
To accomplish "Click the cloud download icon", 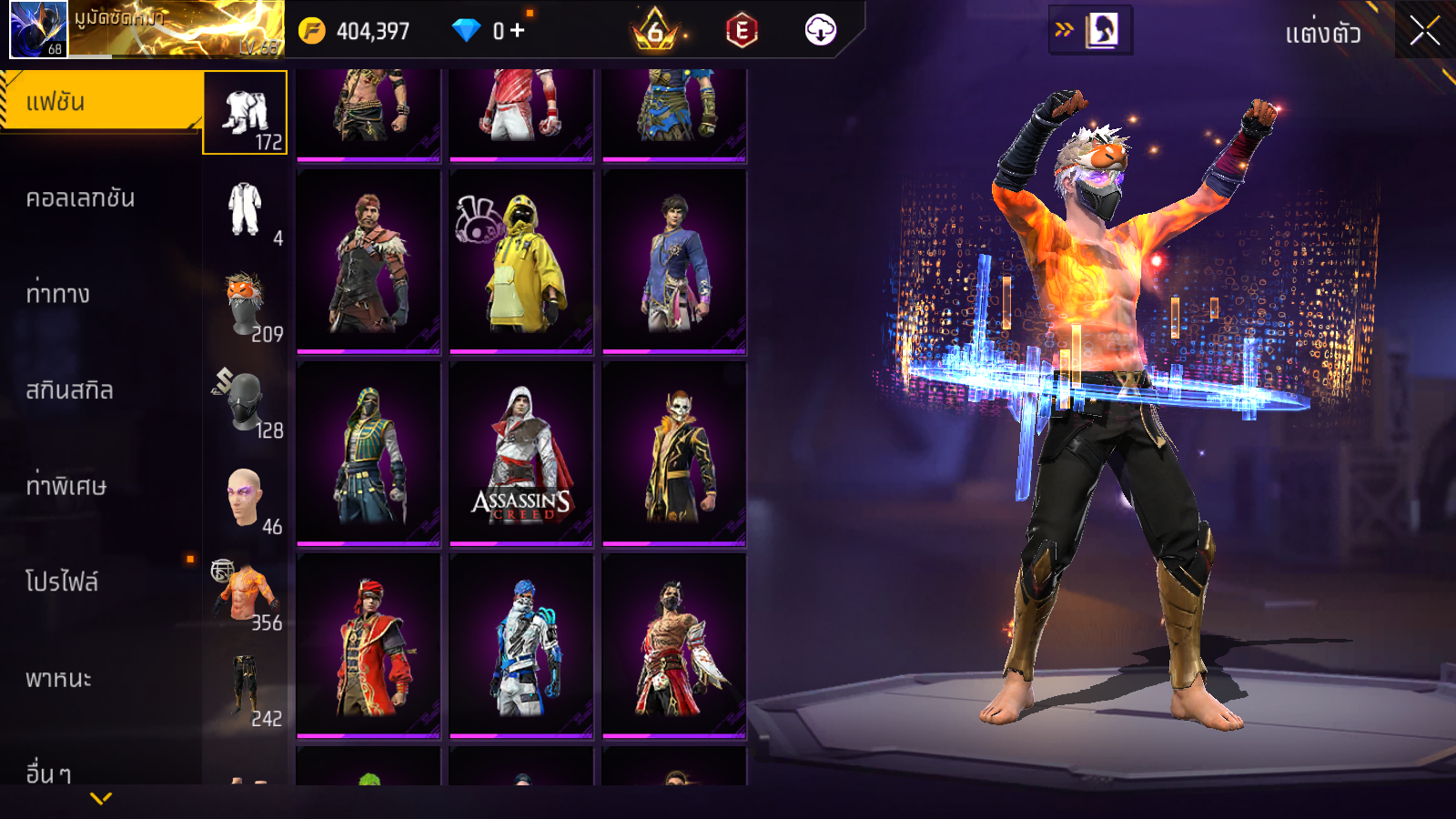I will tap(820, 30).
